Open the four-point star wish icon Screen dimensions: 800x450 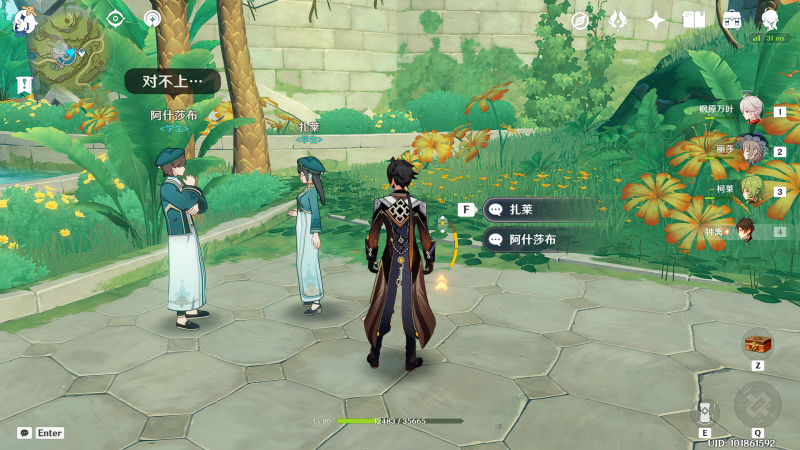656,20
